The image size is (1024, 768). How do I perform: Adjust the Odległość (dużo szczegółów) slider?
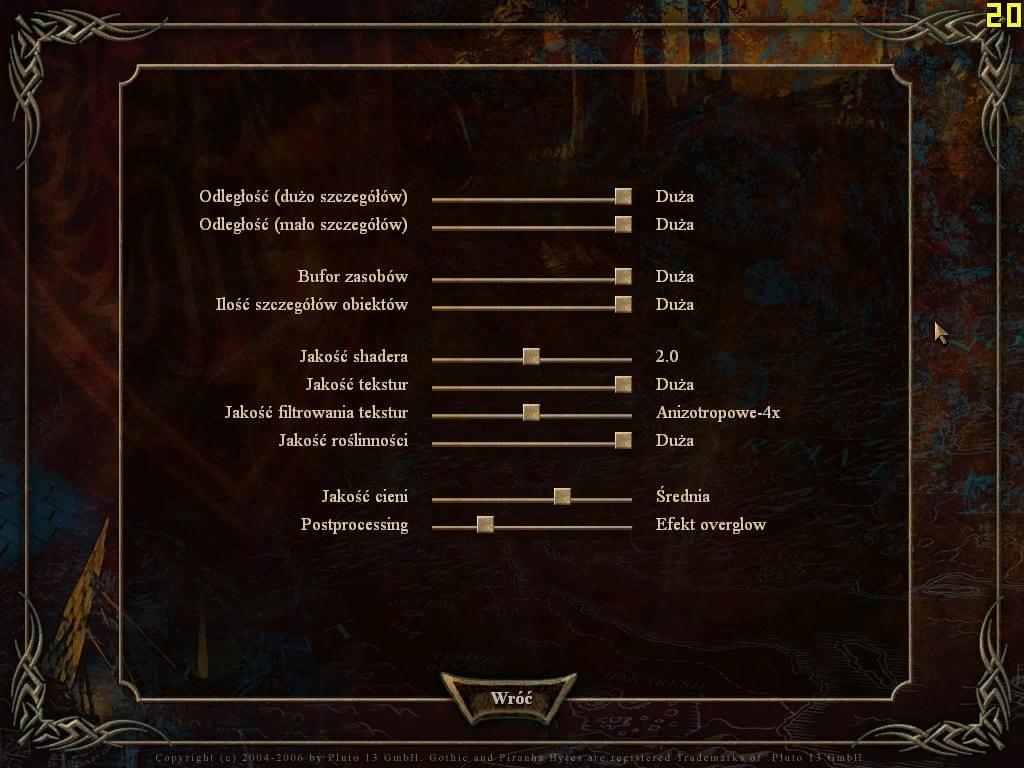tap(623, 197)
